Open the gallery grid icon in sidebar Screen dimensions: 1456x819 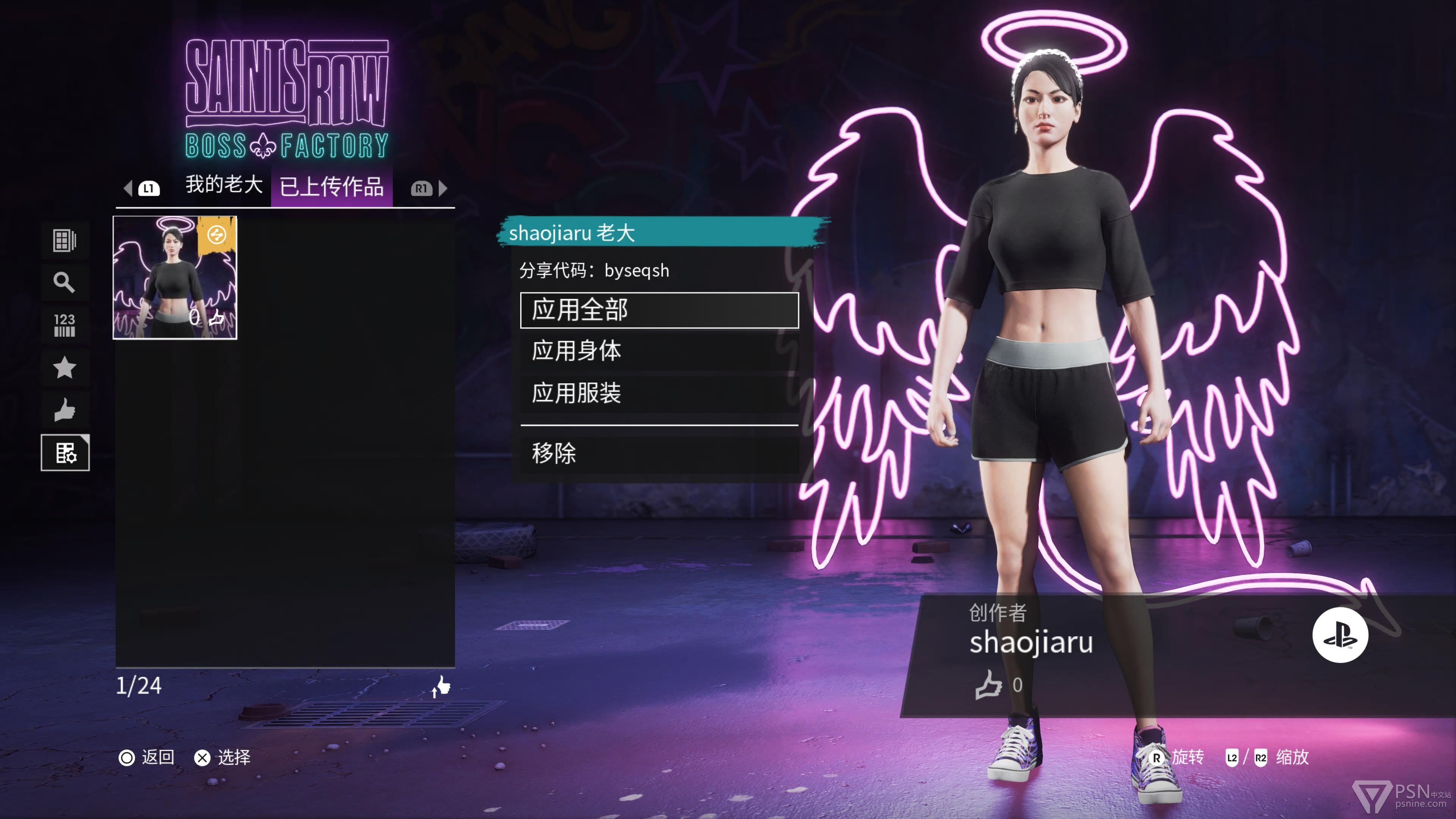64,240
